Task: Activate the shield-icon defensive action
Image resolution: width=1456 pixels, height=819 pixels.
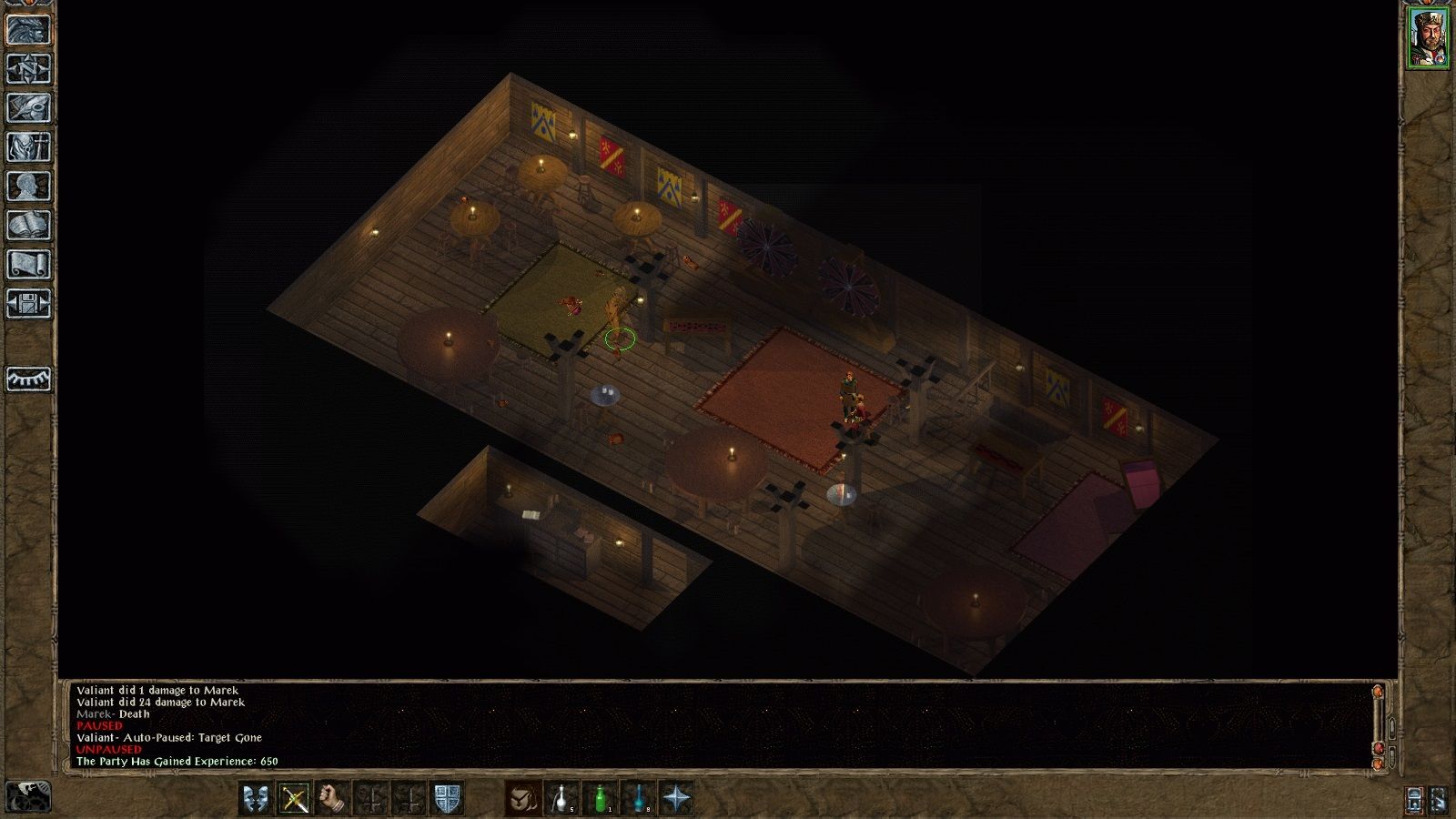Action: (x=447, y=798)
